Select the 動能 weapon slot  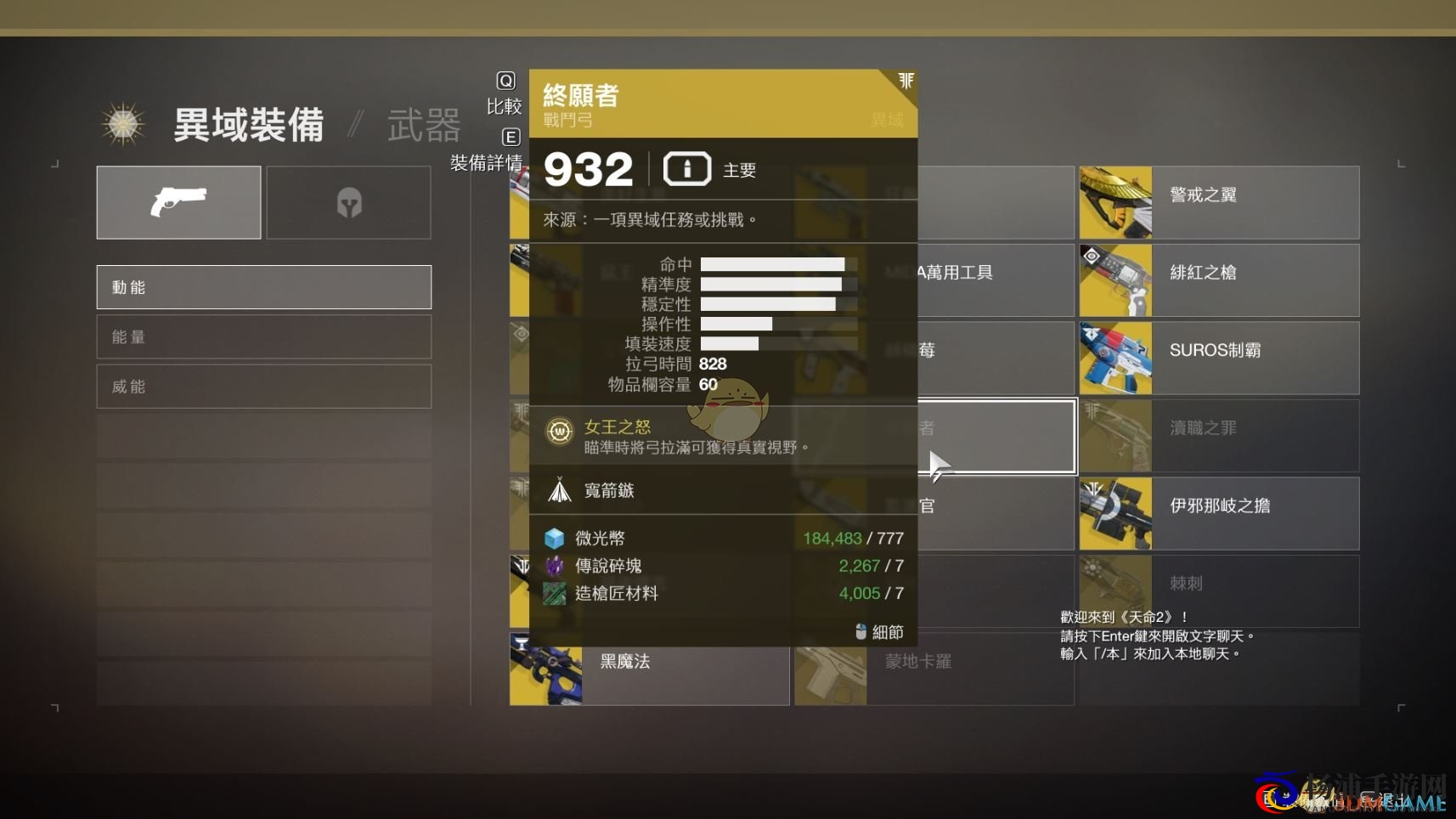click(x=263, y=286)
